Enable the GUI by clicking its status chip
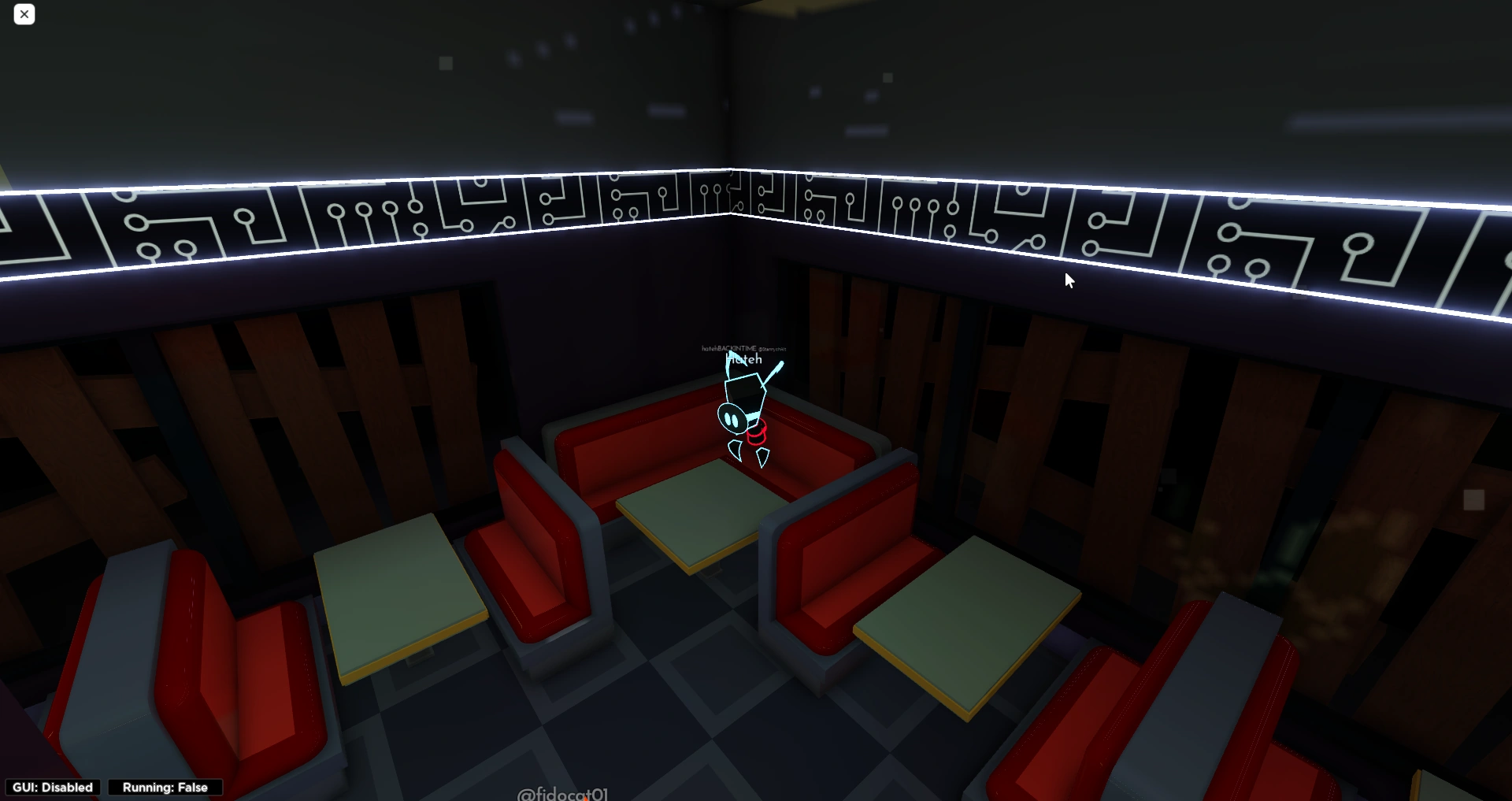 coord(53,787)
